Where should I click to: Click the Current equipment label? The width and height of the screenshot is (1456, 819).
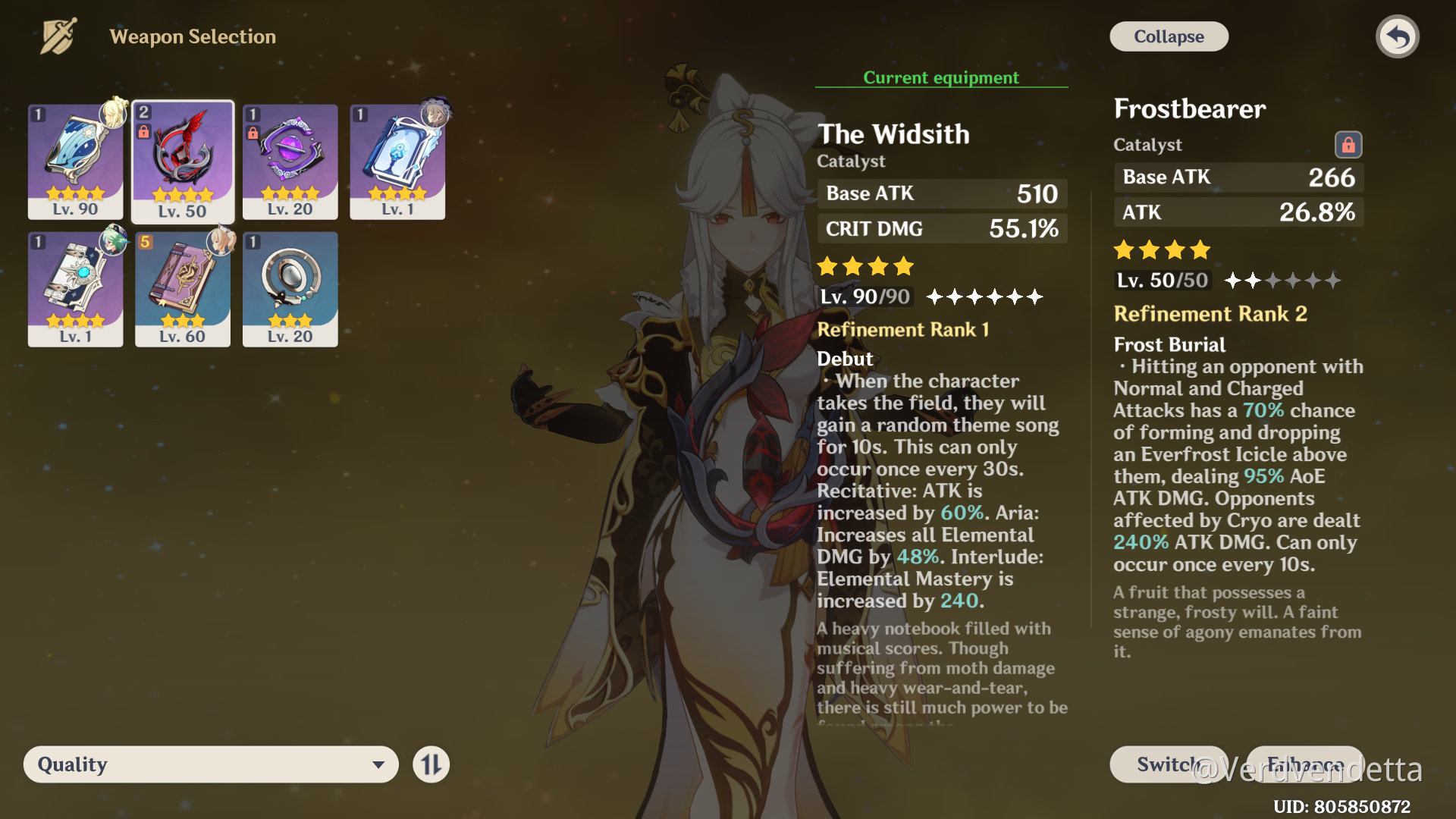pyautogui.click(x=940, y=77)
